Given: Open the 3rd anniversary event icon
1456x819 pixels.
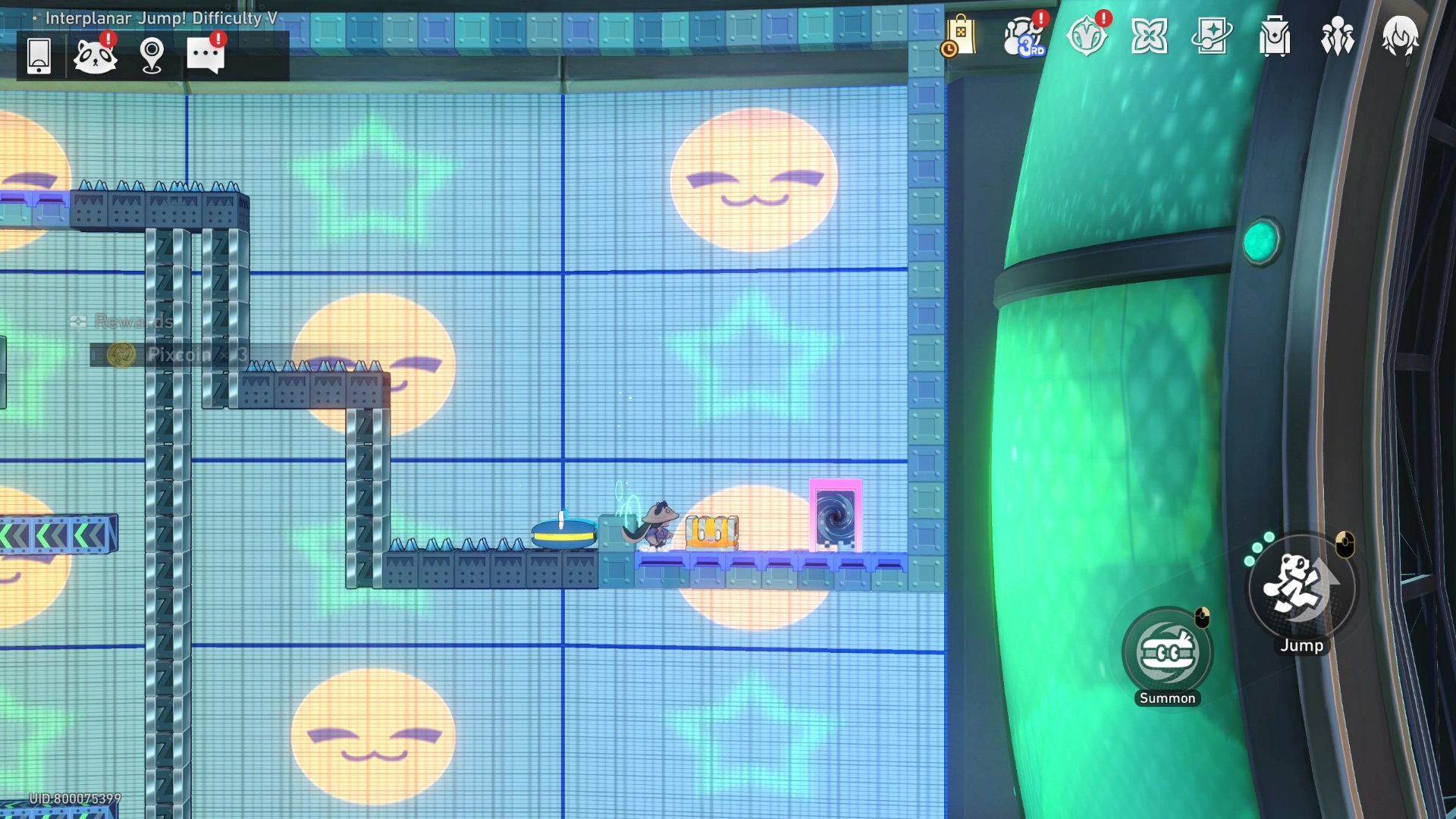Looking at the screenshot, I should (x=1023, y=36).
